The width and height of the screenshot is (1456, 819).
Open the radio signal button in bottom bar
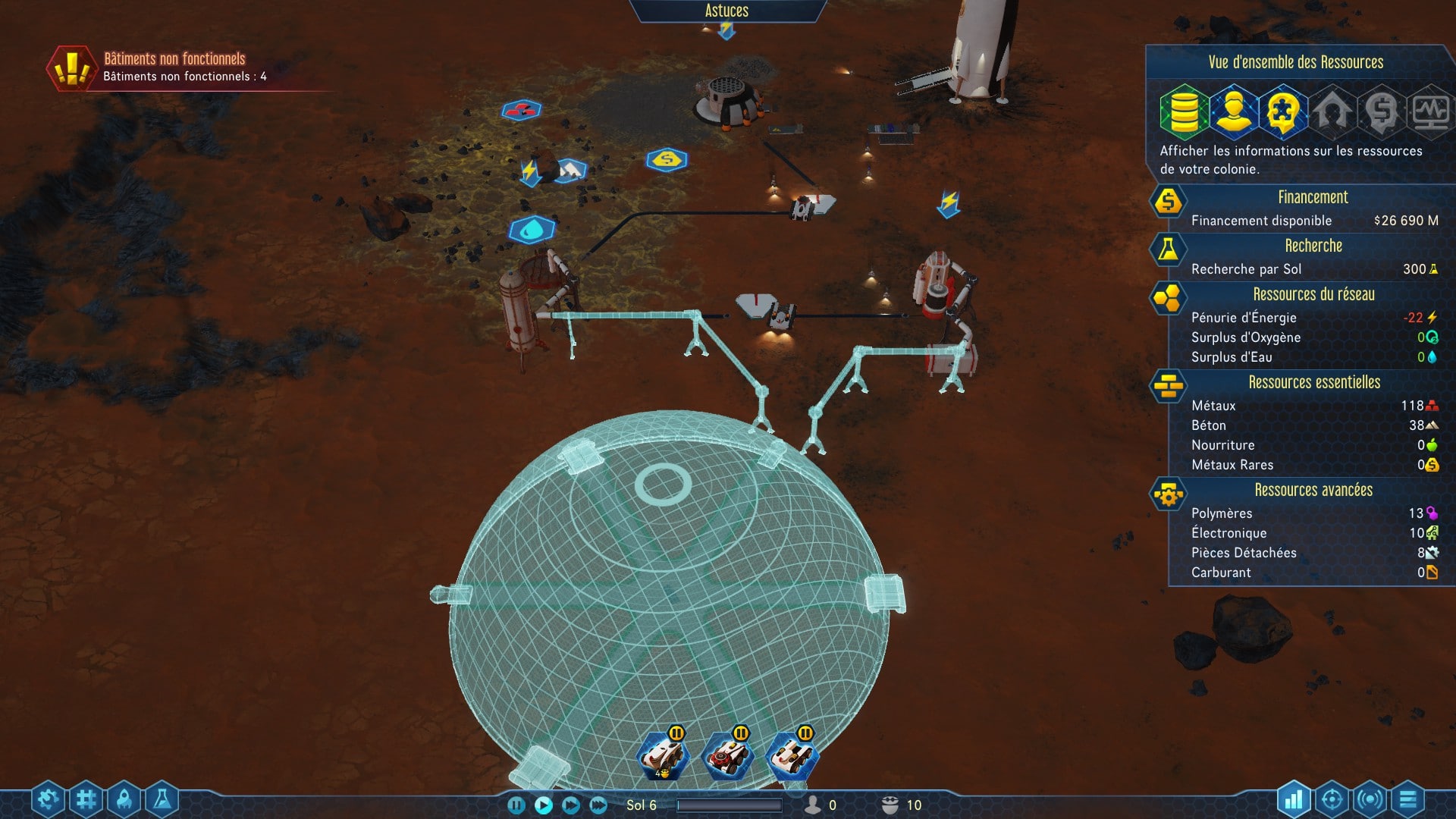(x=1370, y=799)
